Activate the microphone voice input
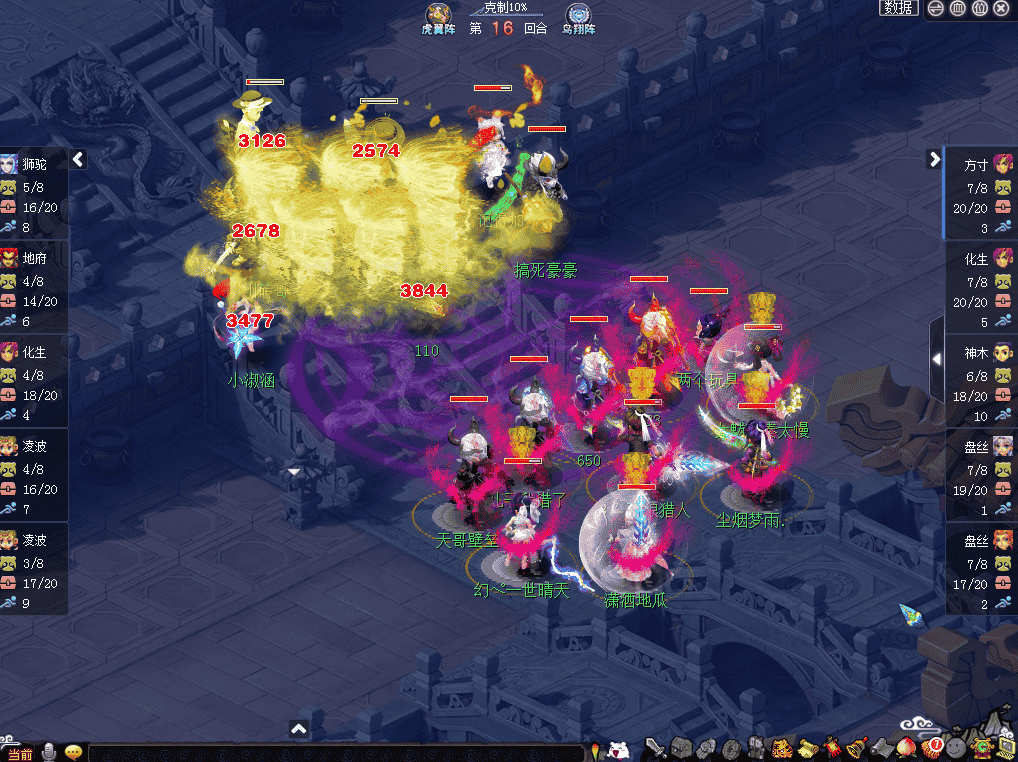The width and height of the screenshot is (1018, 762). [49, 752]
